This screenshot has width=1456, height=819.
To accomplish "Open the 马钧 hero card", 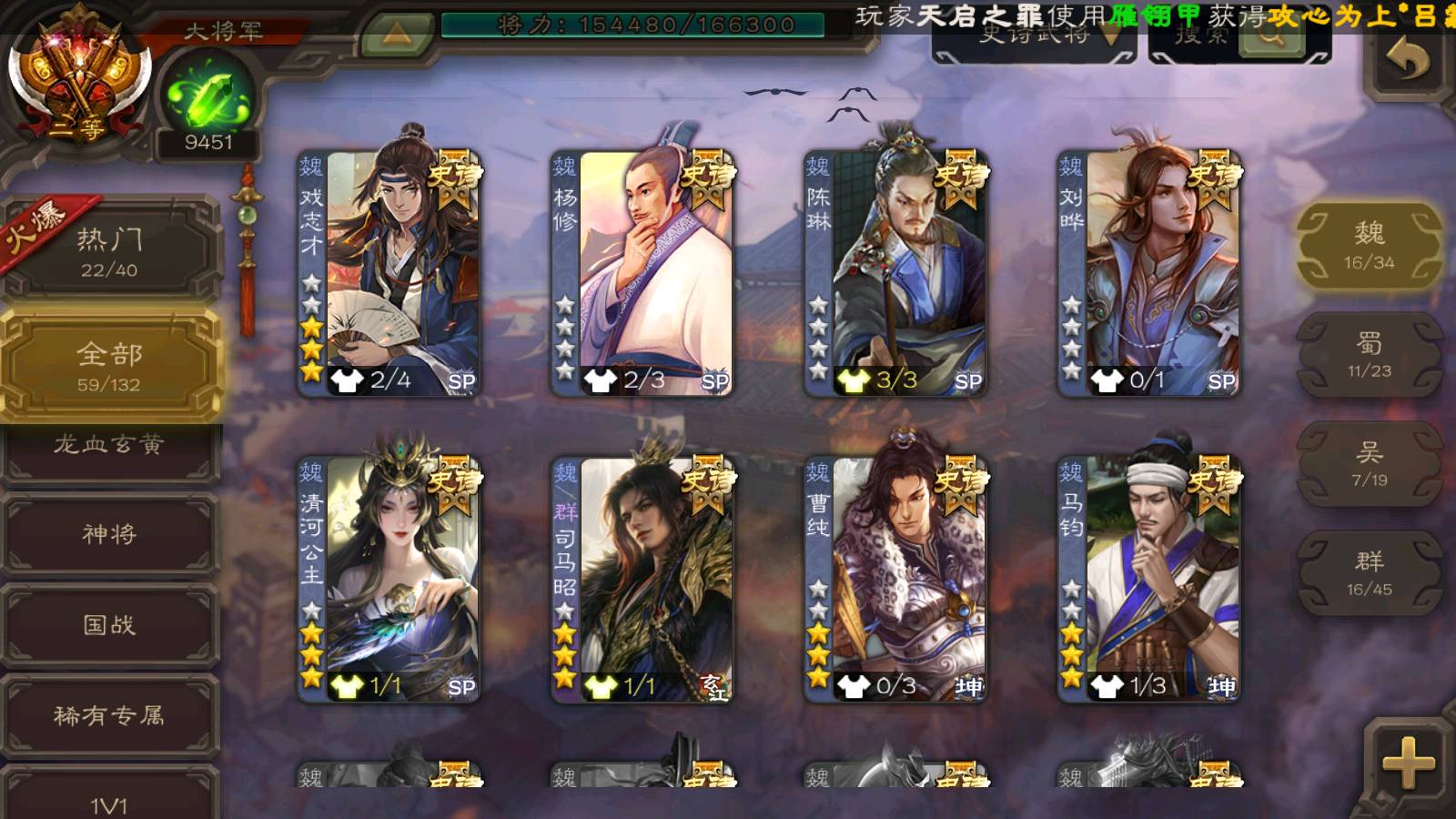I will pos(1148,579).
